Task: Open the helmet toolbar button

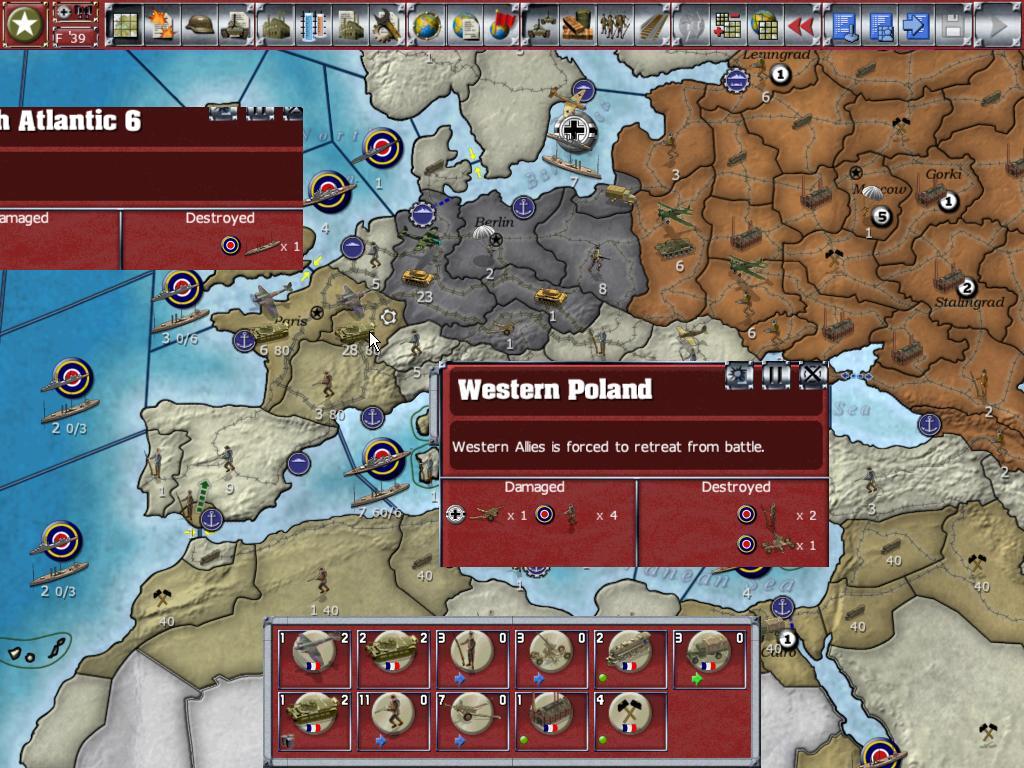Action: (x=199, y=24)
